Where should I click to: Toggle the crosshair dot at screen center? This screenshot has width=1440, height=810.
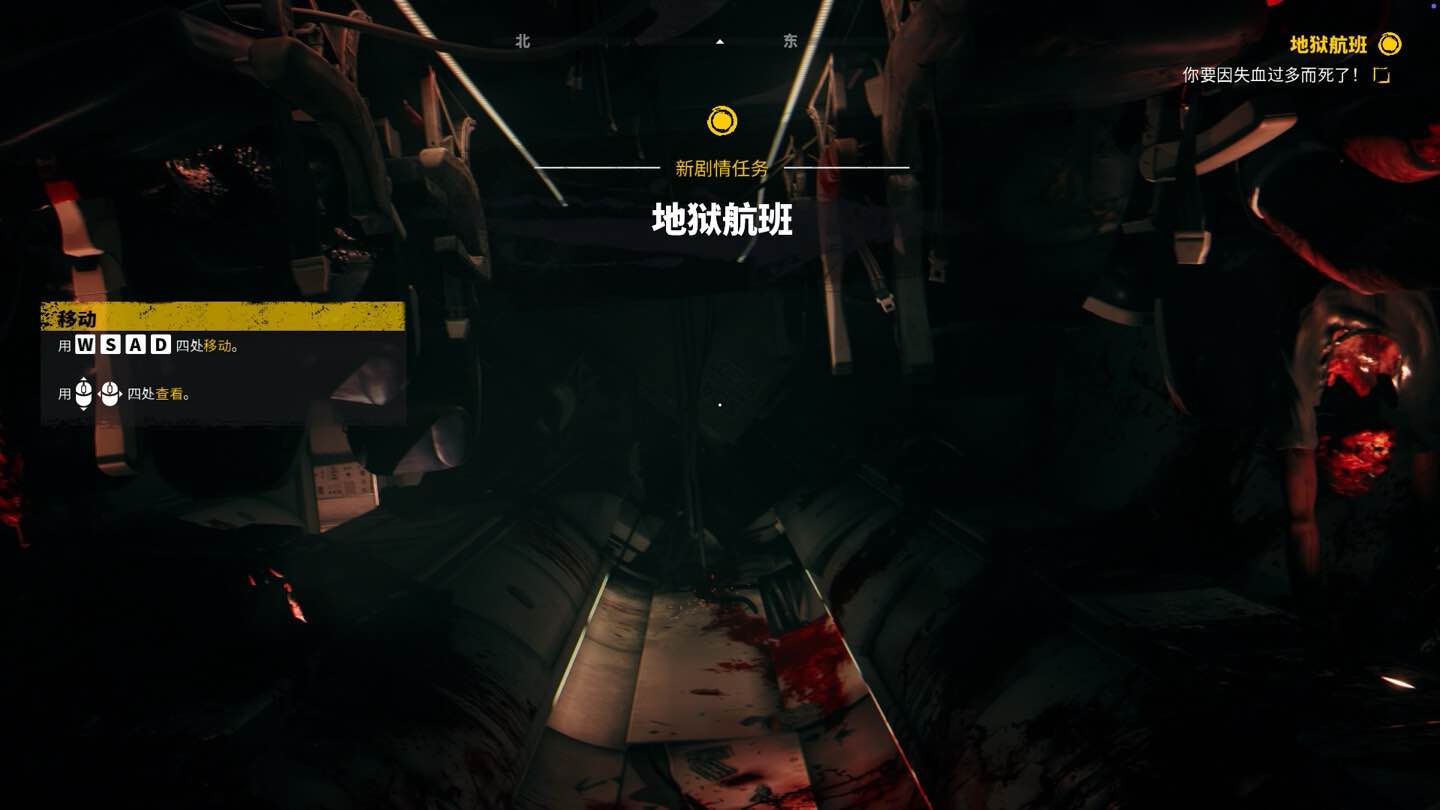coord(720,405)
